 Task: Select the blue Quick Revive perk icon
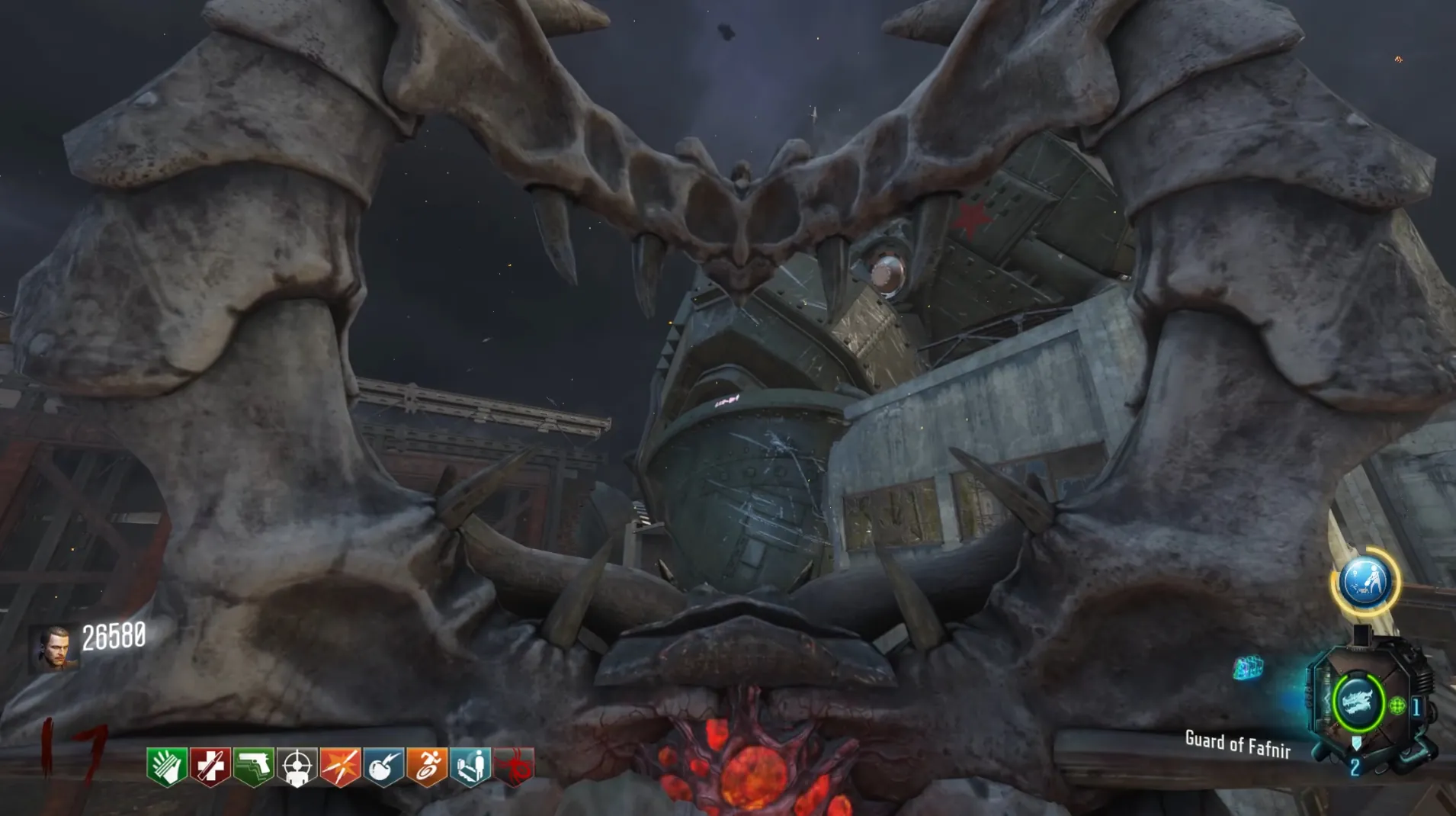[470, 766]
